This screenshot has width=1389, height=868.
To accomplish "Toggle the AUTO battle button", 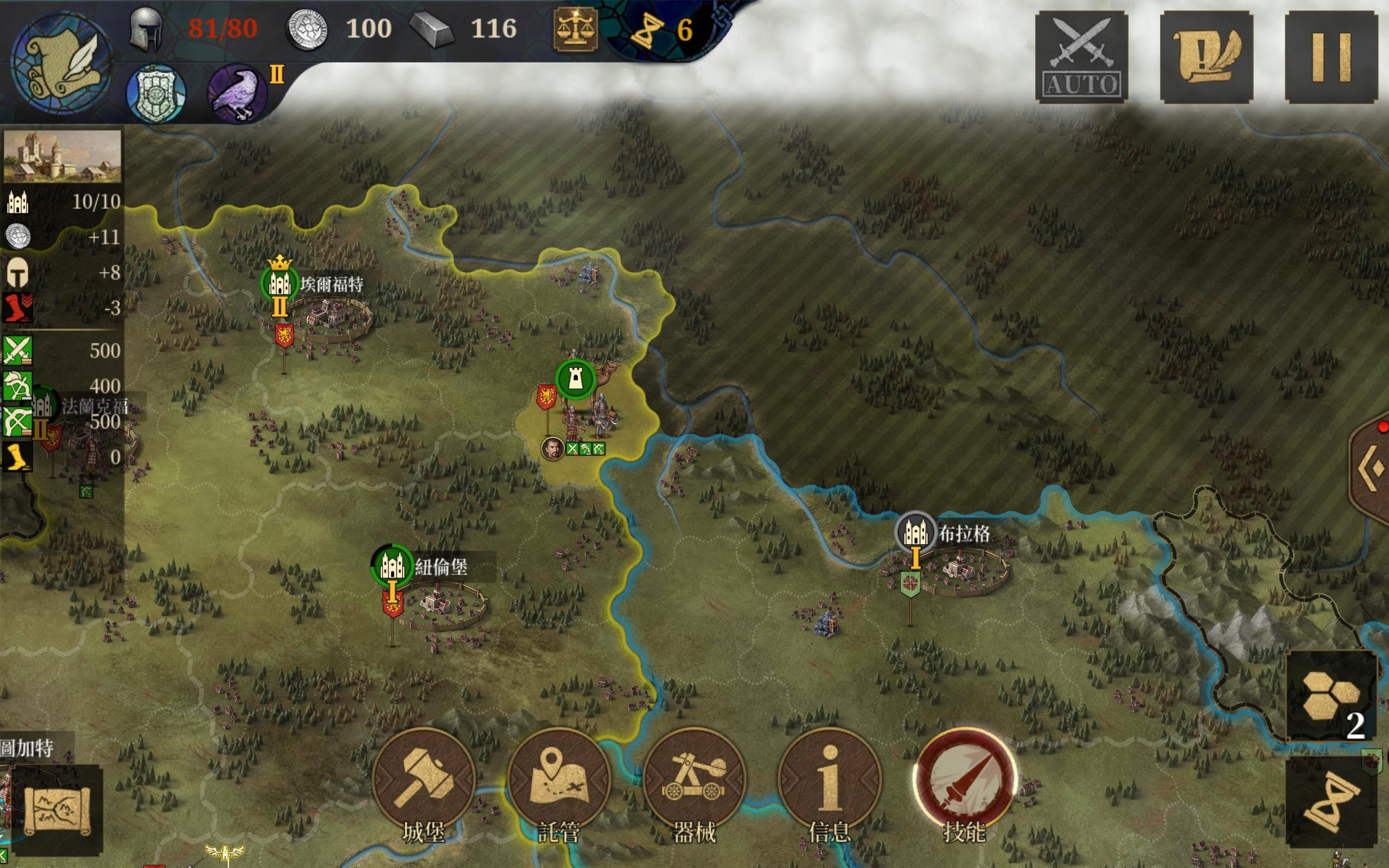I will click(x=1081, y=57).
